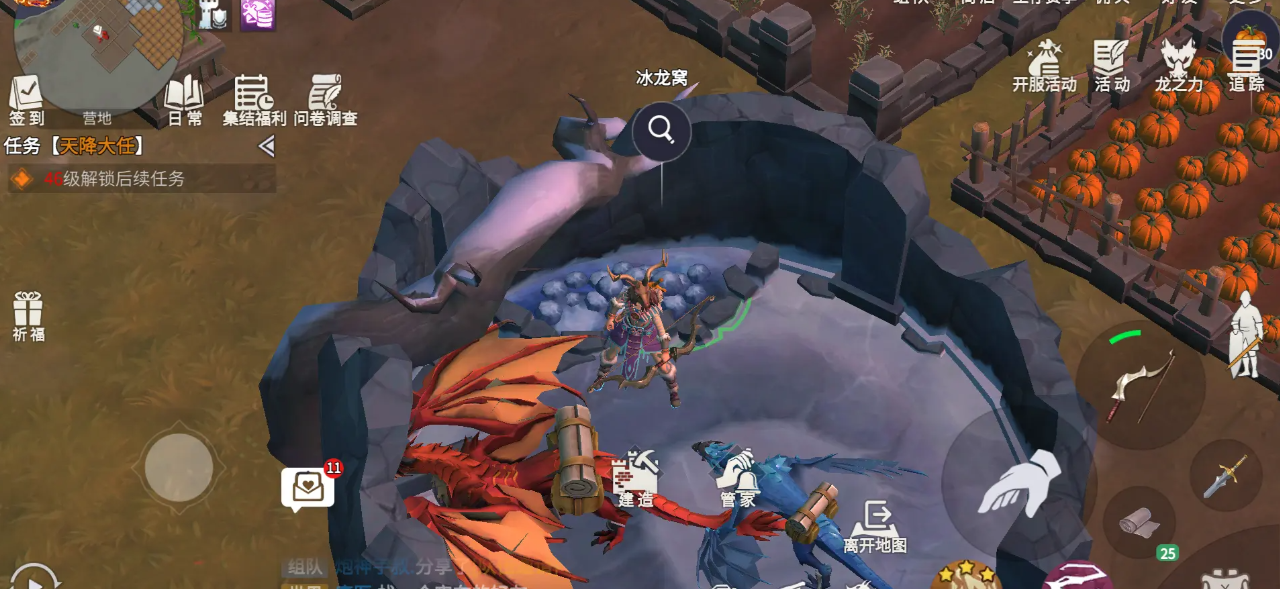Open the mail envelope with 11 badge
The image size is (1280, 589).
click(308, 488)
